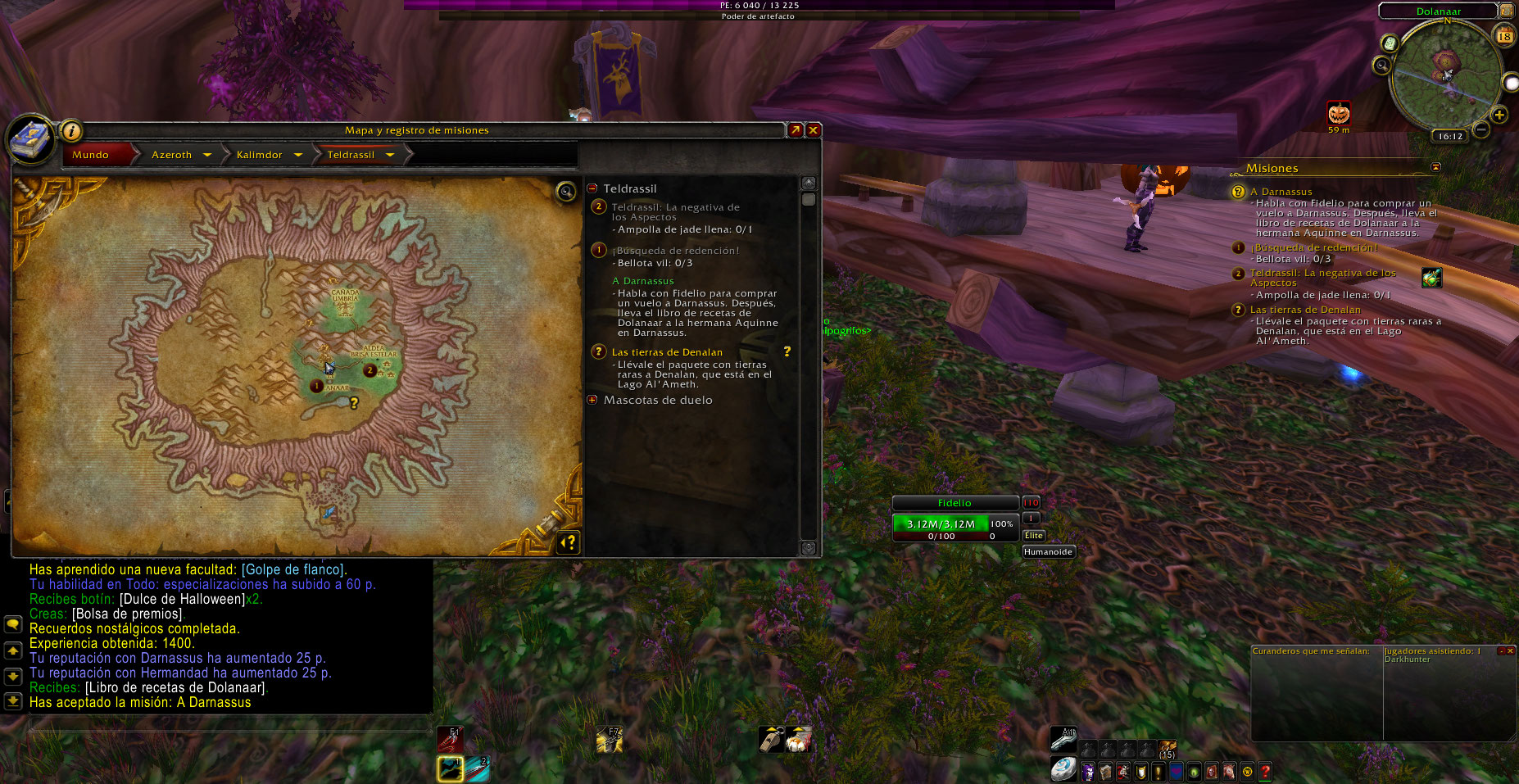1519x784 pixels.
Task: Click the red question mark help button
Action: coord(1265,771)
